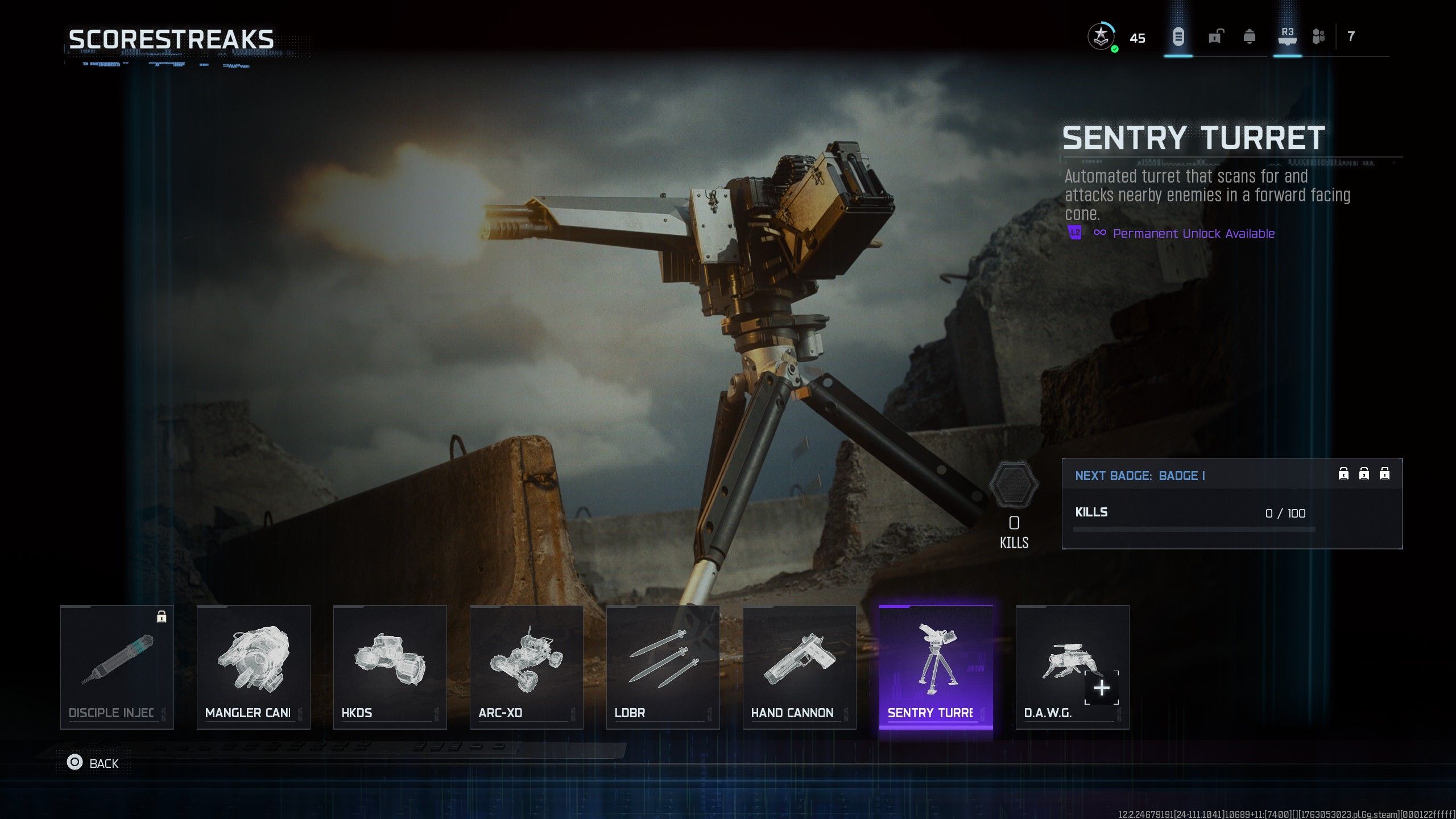1456x819 pixels.
Task: Choose the Mangler Cannon scorestreak
Action: pos(254,667)
